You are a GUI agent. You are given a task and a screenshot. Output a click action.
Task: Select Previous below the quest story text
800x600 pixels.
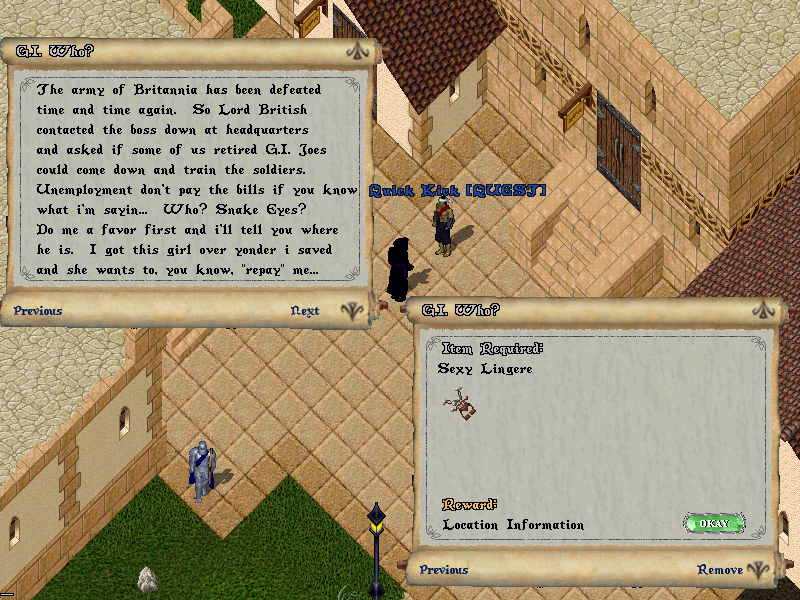[x=38, y=311]
